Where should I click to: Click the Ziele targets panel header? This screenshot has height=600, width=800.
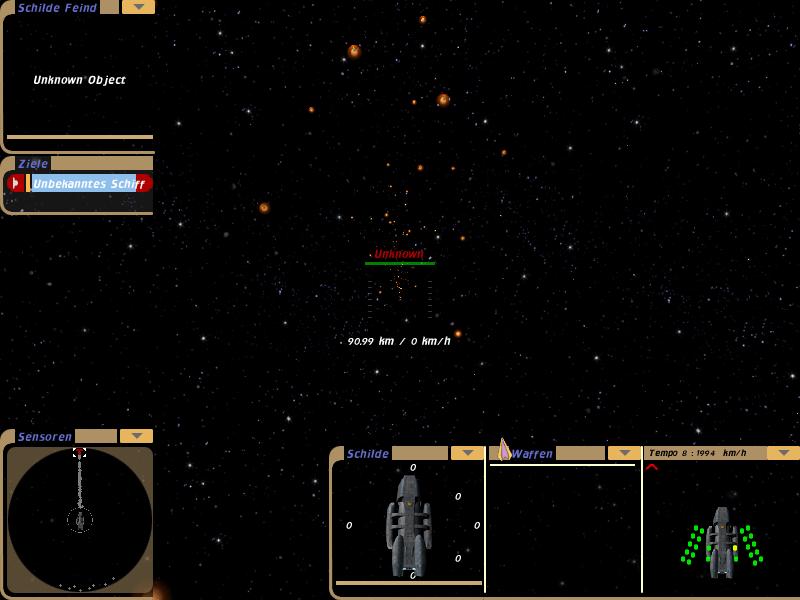[x=34, y=163]
